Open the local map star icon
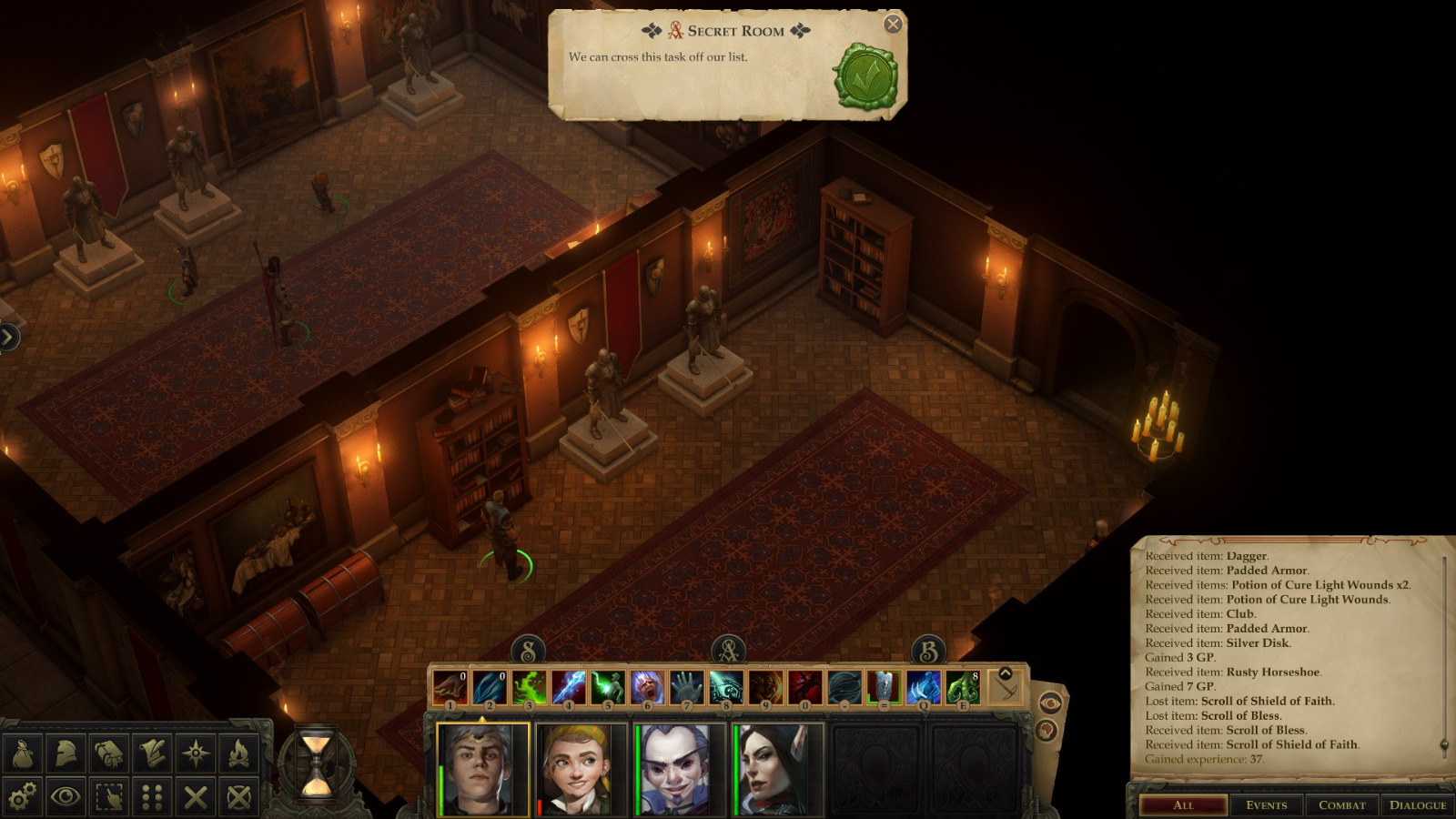 pos(193,752)
